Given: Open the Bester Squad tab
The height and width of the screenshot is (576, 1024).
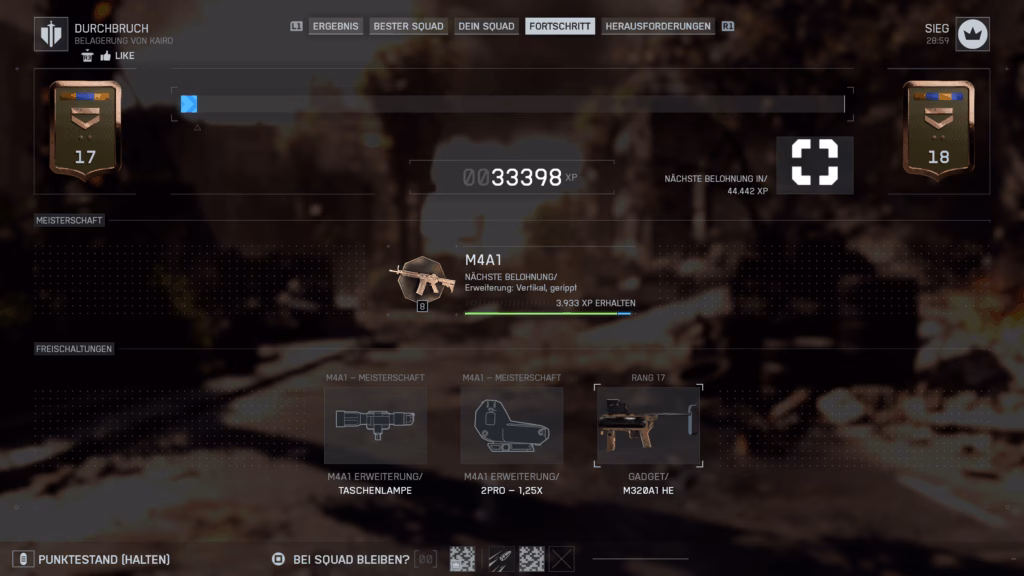Looking at the screenshot, I should (x=408, y=26).
